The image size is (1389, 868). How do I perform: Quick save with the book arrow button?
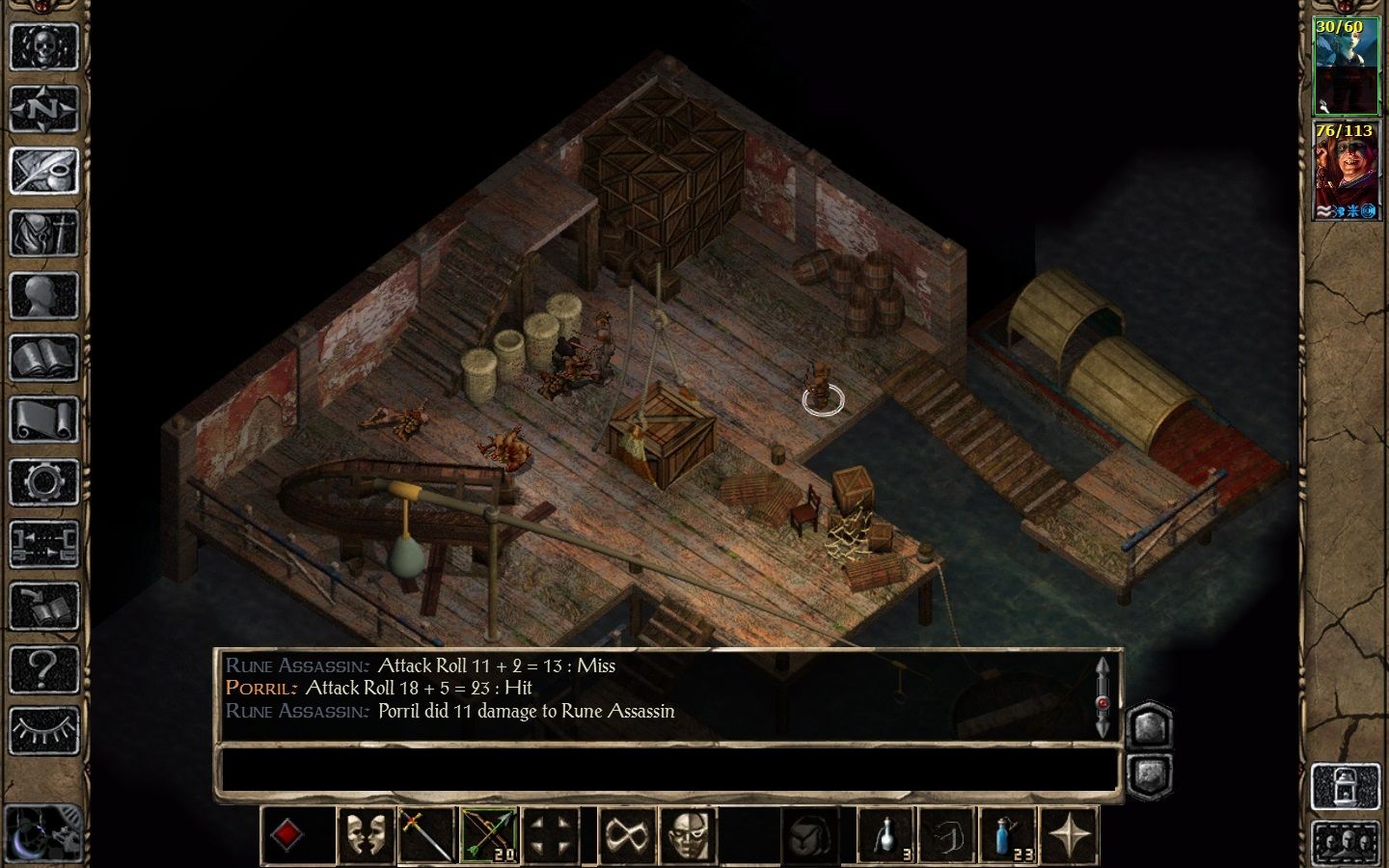click(x=43, y=606)
